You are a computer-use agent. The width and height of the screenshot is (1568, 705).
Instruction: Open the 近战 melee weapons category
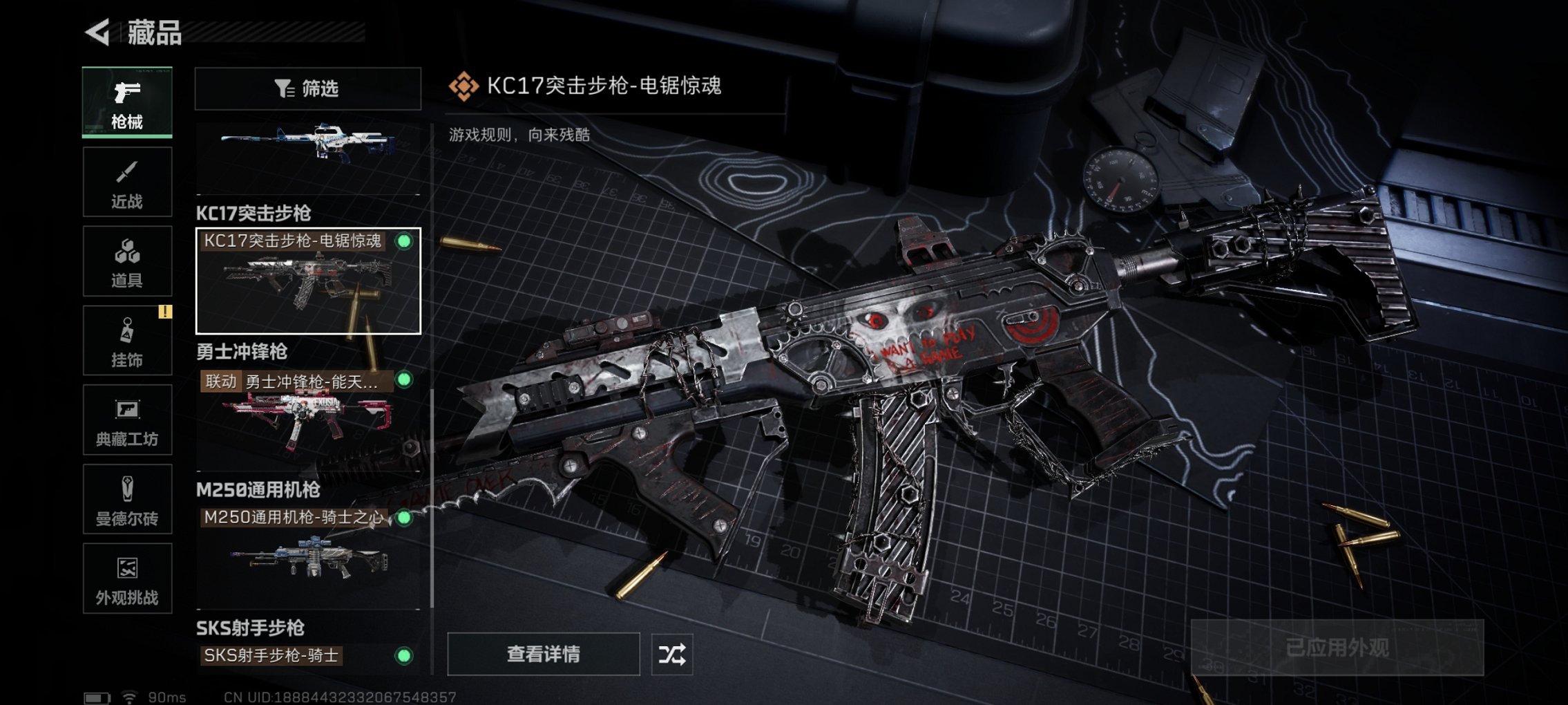[126, 181]
